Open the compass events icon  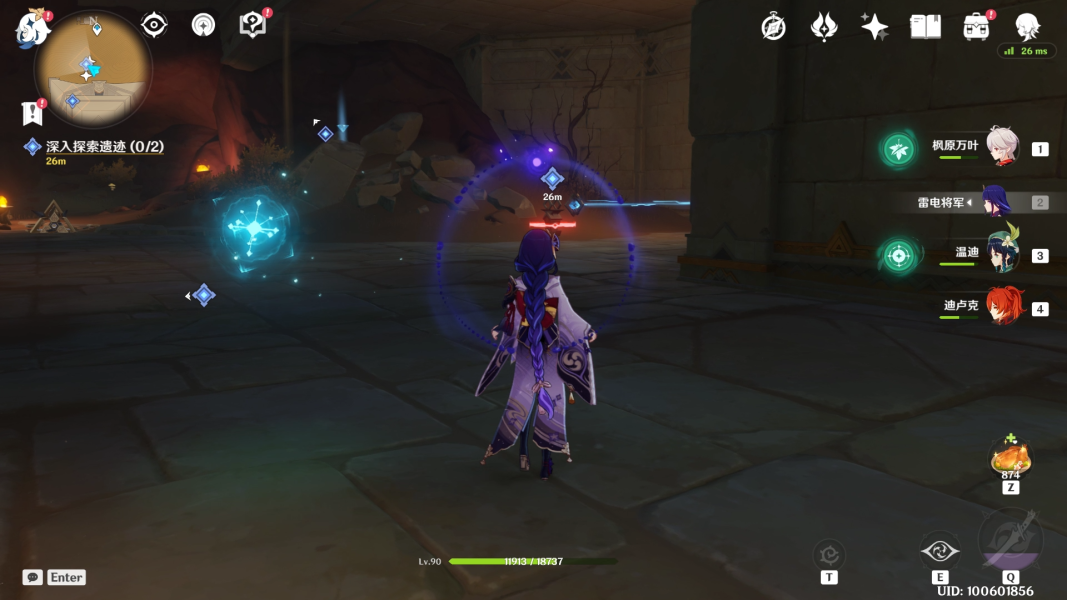click(773, 27)
